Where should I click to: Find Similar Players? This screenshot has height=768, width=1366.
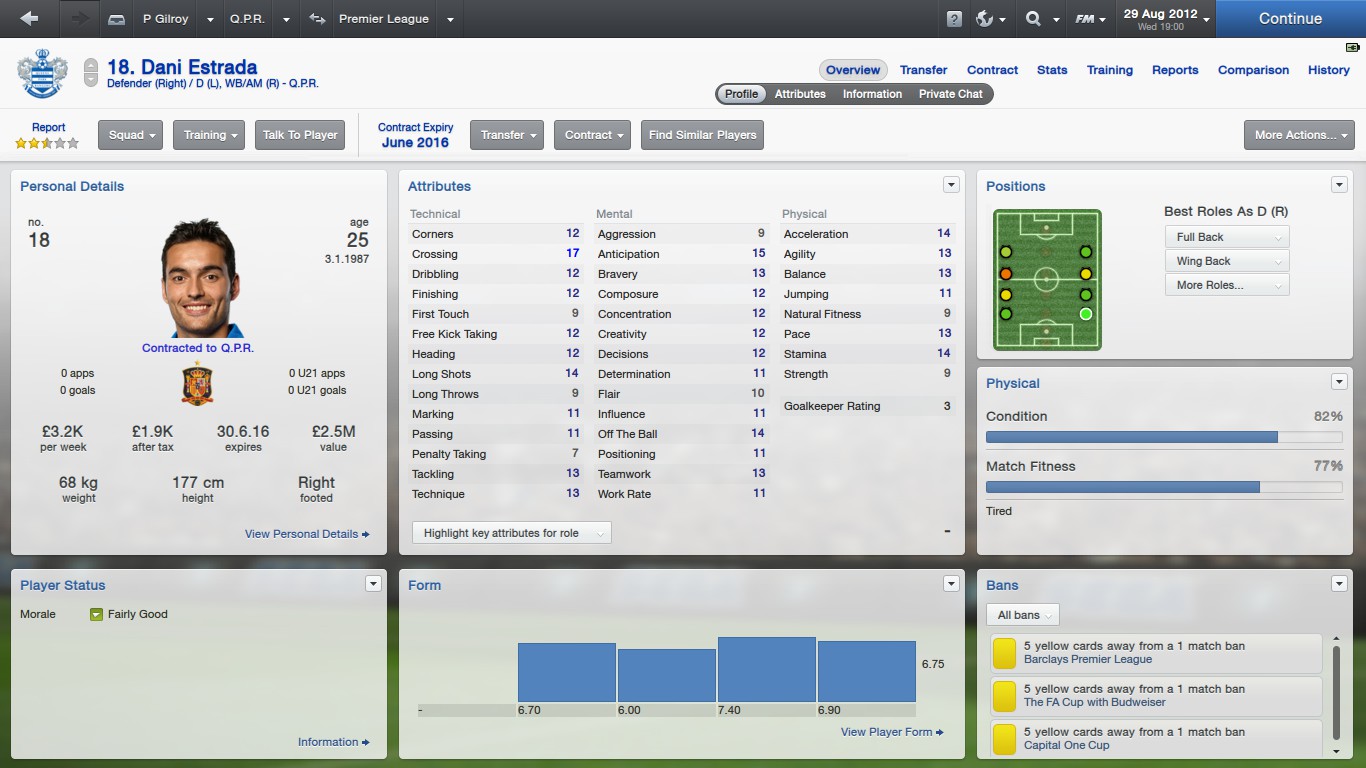click(x=702, y=135)
